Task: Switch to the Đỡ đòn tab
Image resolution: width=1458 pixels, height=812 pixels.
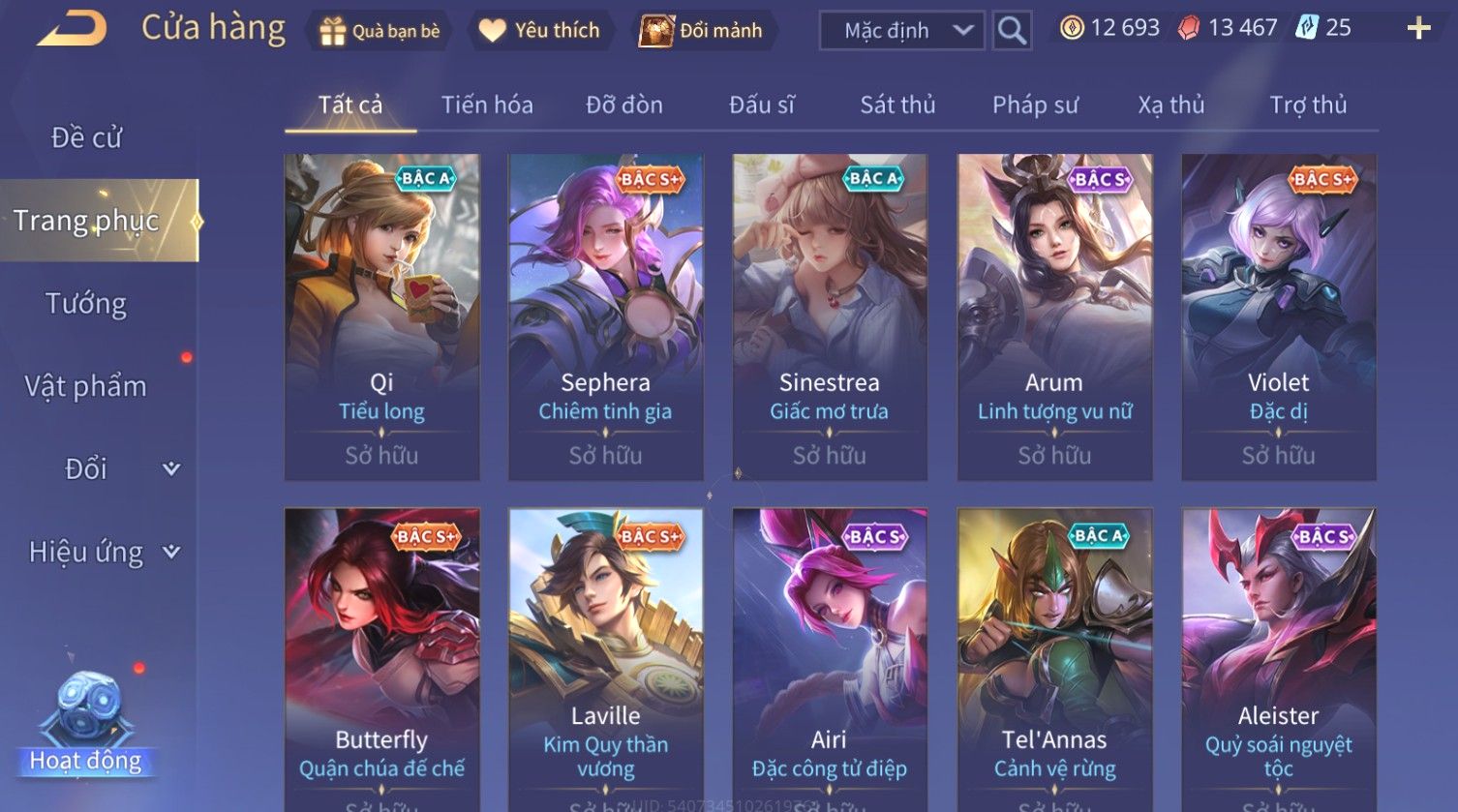Action: (624, 105)
